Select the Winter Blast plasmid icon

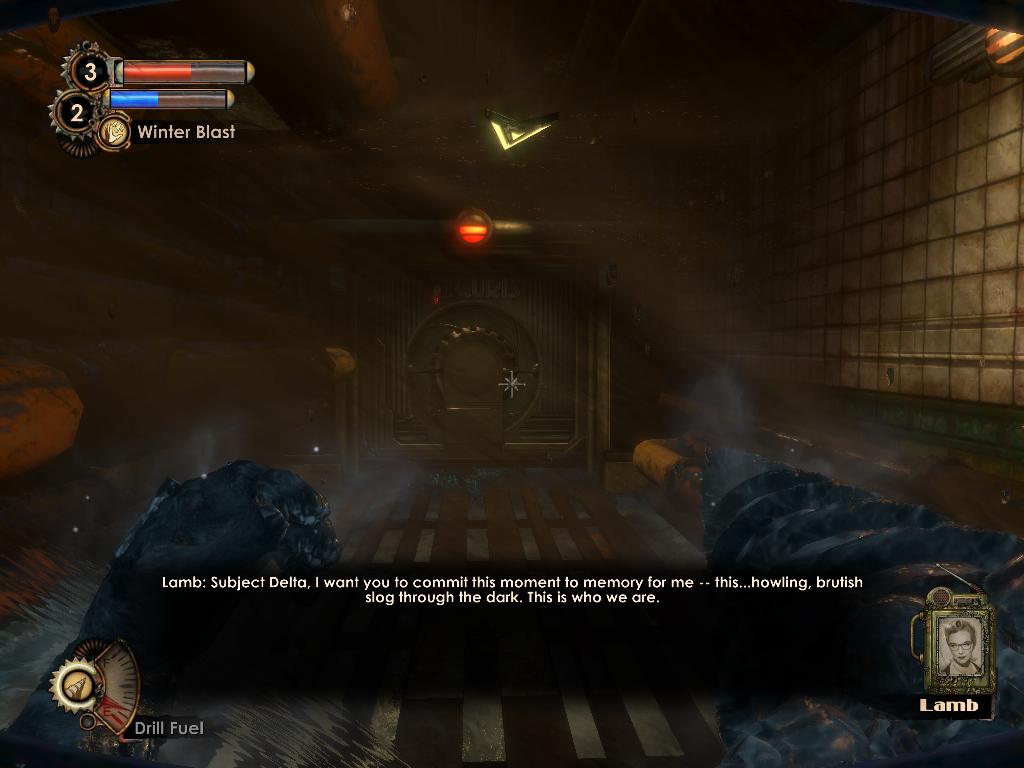coord(114,132)
